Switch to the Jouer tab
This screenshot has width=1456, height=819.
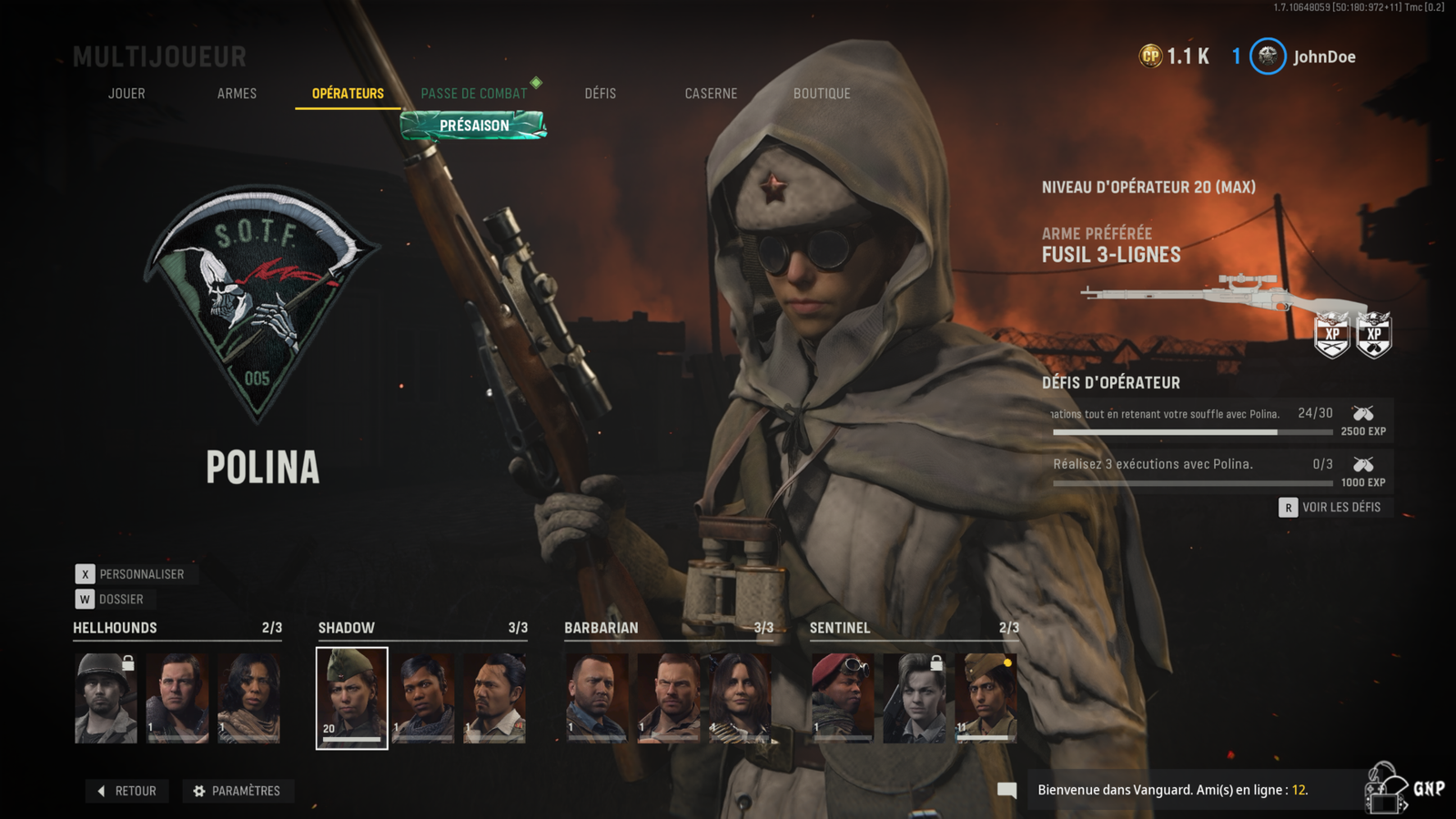click(x=126, y=94)
